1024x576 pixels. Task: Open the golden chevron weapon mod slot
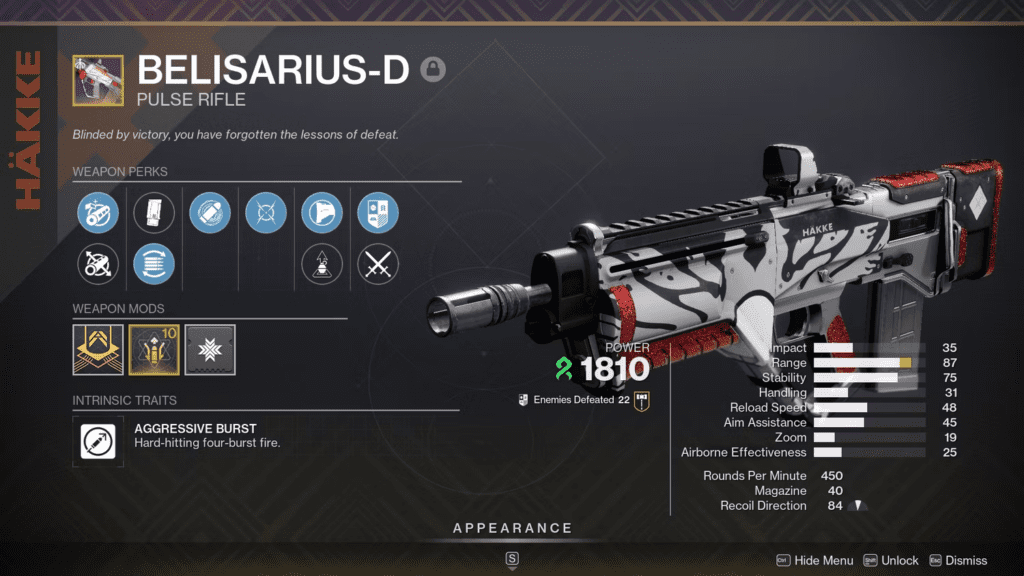coord(98,350)
